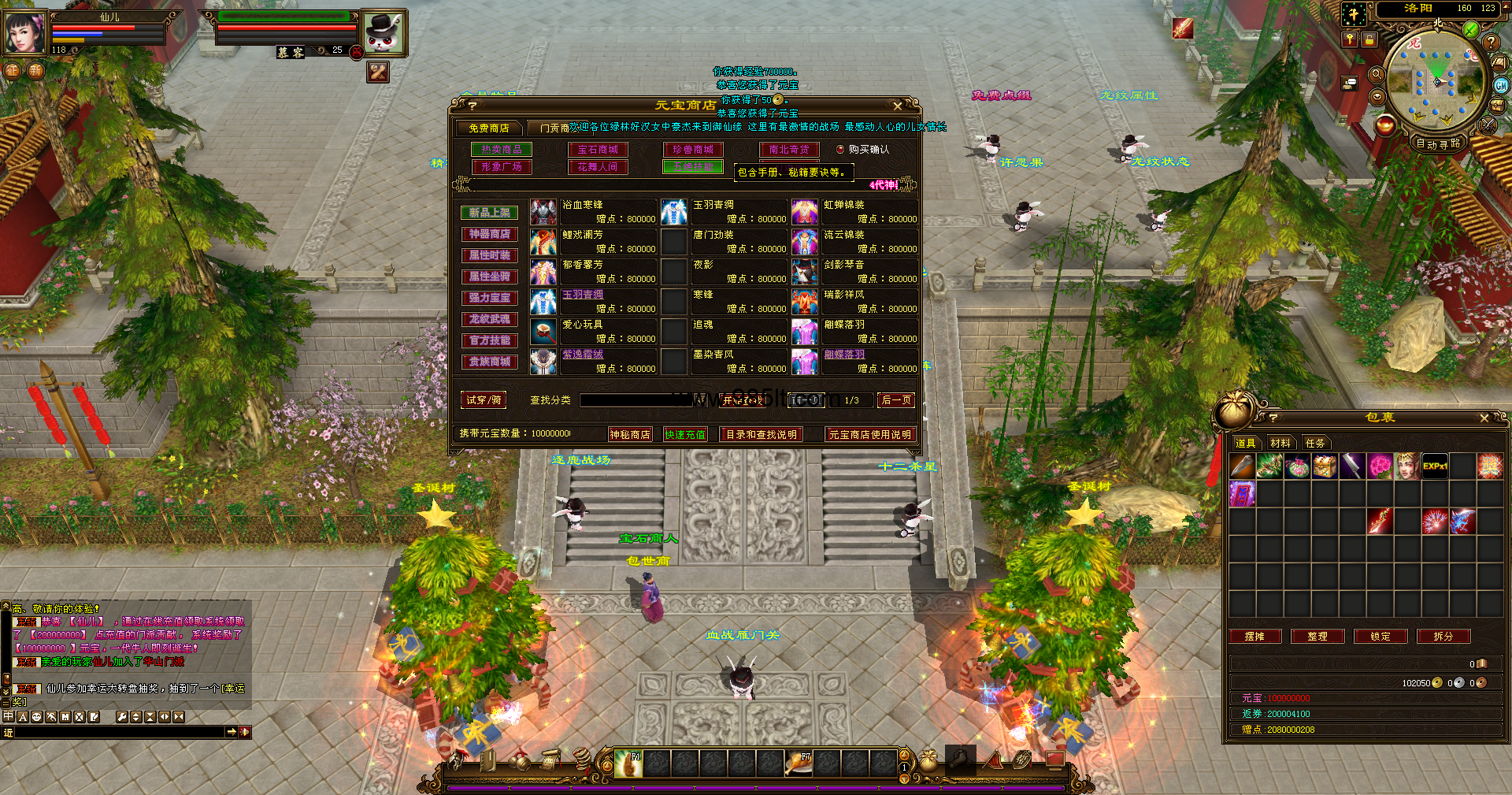Open the 快速充值 recharge button
1512x795 pixels.
685,434
